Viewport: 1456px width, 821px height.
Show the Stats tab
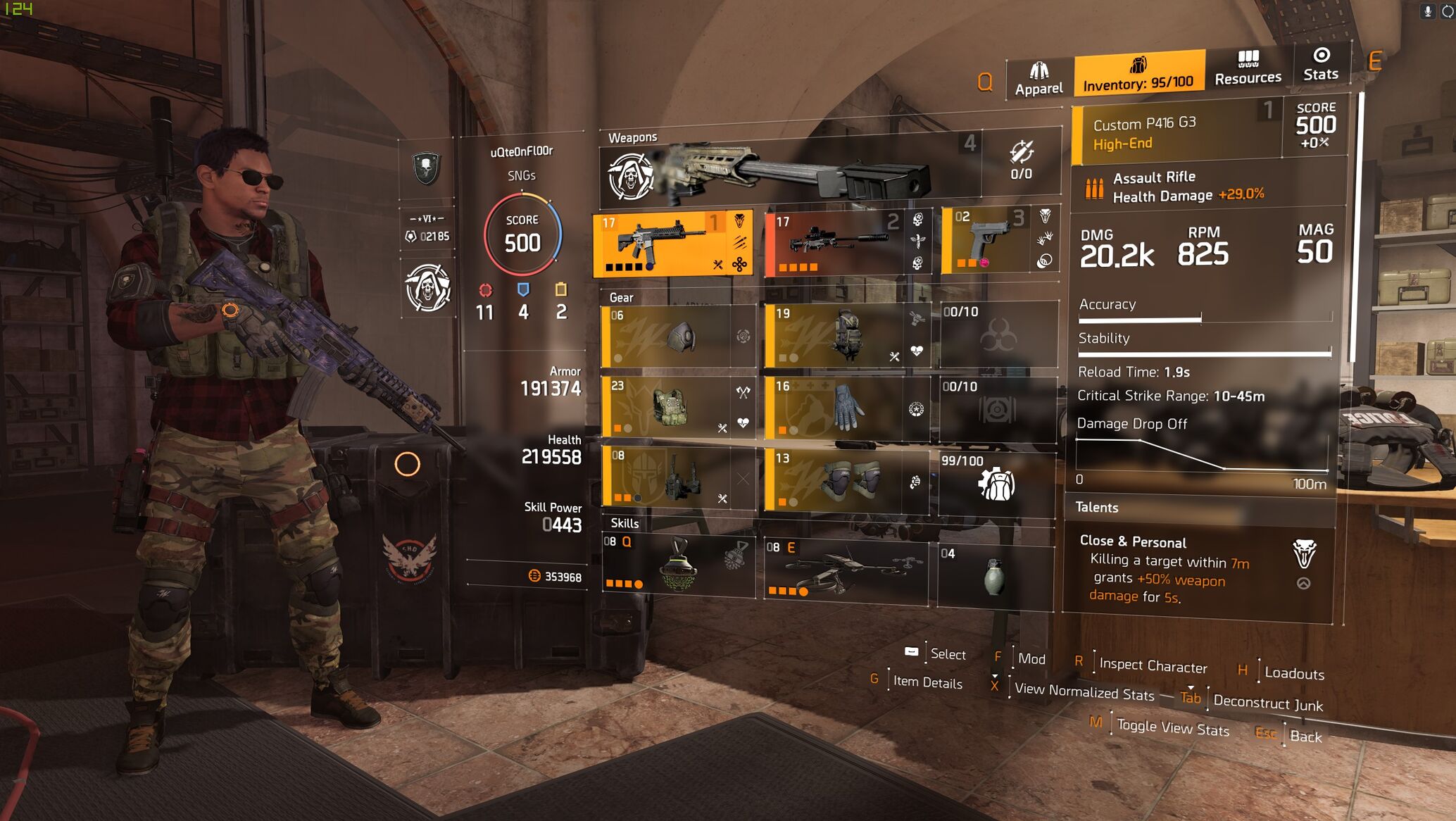(x=1321, y=65)
